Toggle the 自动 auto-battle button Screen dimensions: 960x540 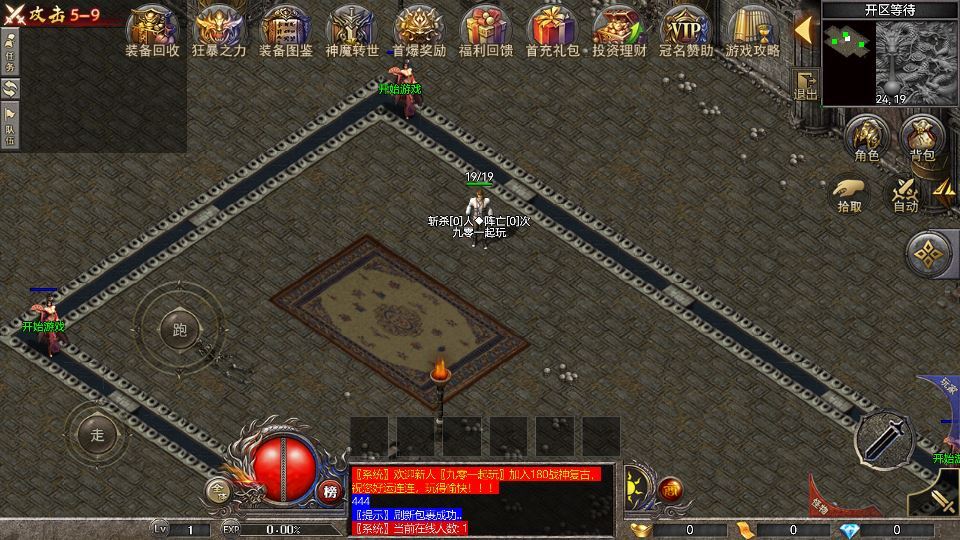click(905, 193)
